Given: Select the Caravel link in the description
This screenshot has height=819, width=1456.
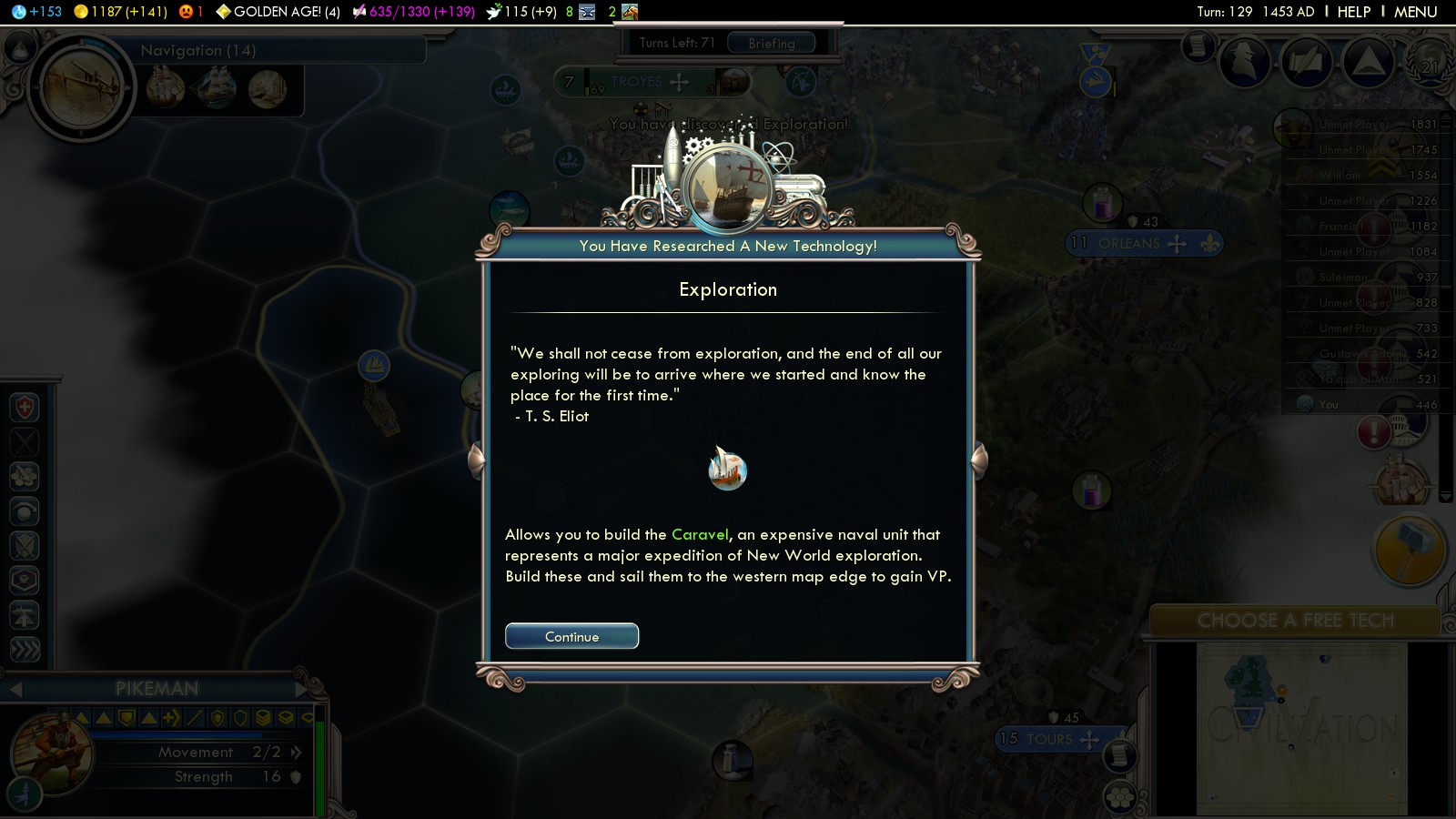Looking at the screenshot, I should pyautogui.click(x=700, y=534).
